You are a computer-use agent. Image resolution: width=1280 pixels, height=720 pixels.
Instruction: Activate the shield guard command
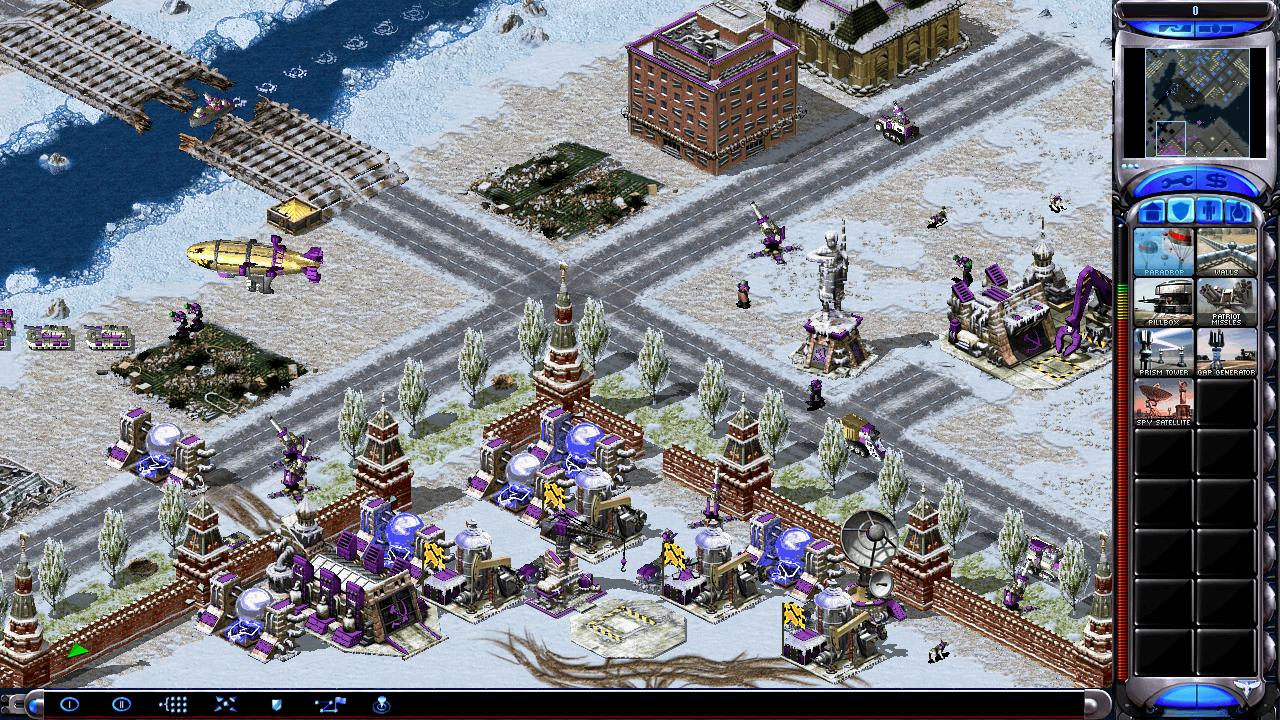pyautogui.click(x=276, y=704)
